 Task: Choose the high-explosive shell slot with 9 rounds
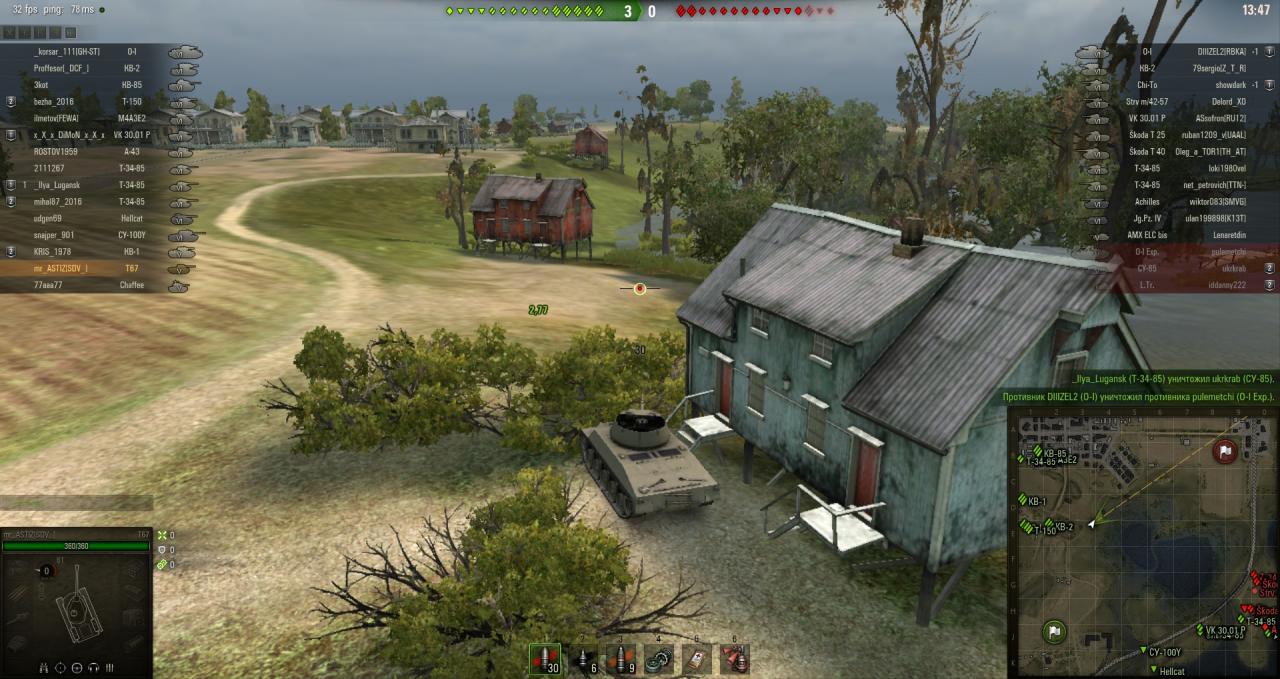[622, 659]
